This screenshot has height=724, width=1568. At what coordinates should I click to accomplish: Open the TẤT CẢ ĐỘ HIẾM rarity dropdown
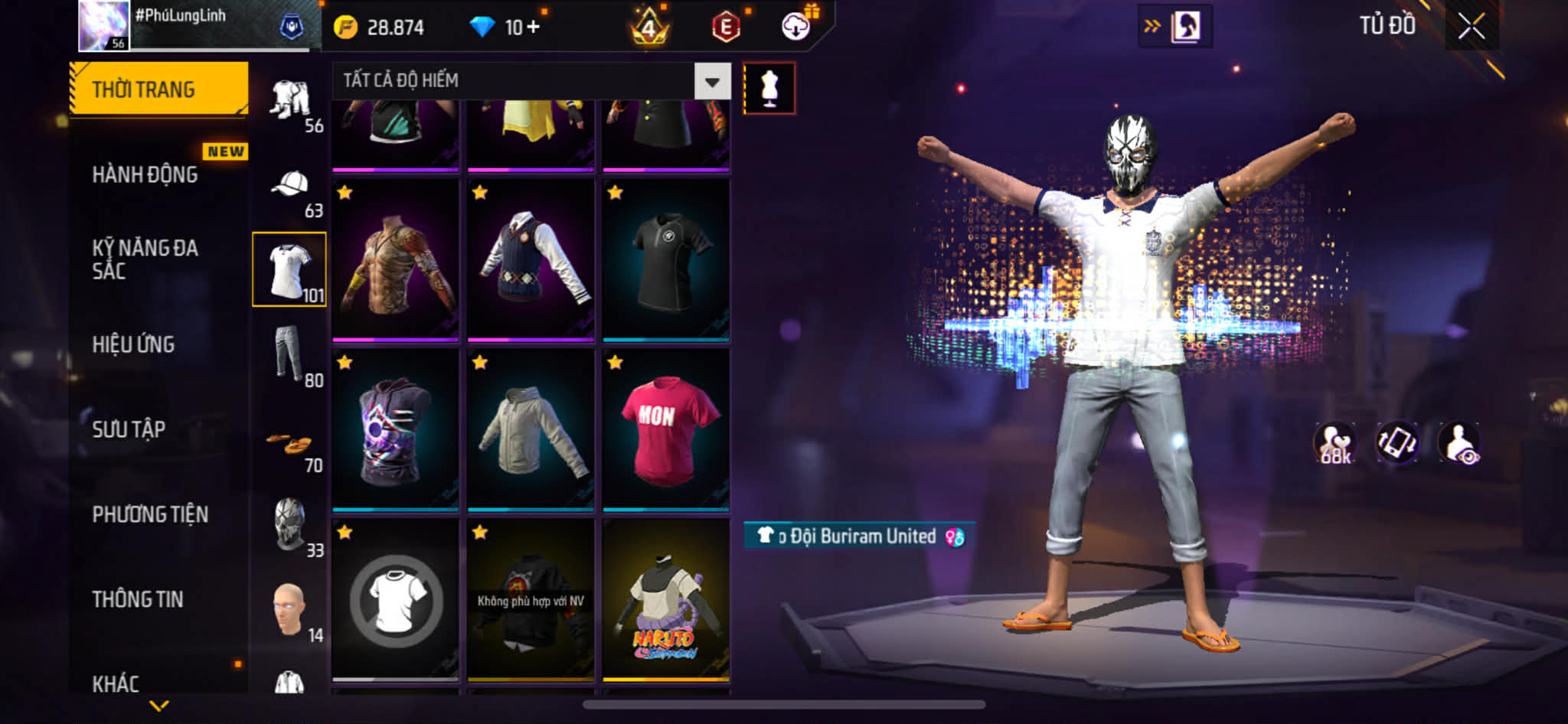[712, 81]
